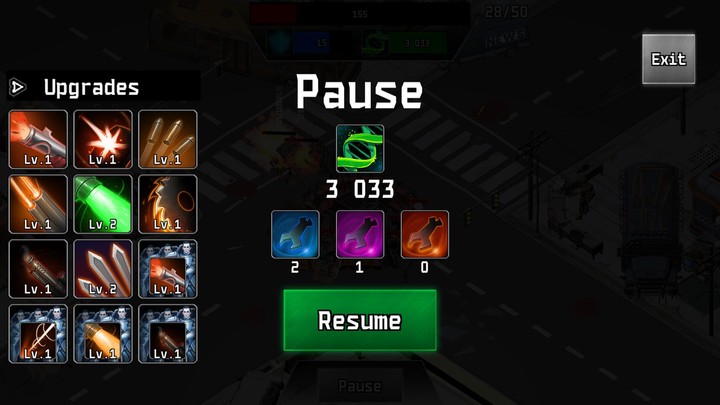720x405 pixels.
Task: Select the crossed-out sword squad upgrade
Action: tap(38, 334)
